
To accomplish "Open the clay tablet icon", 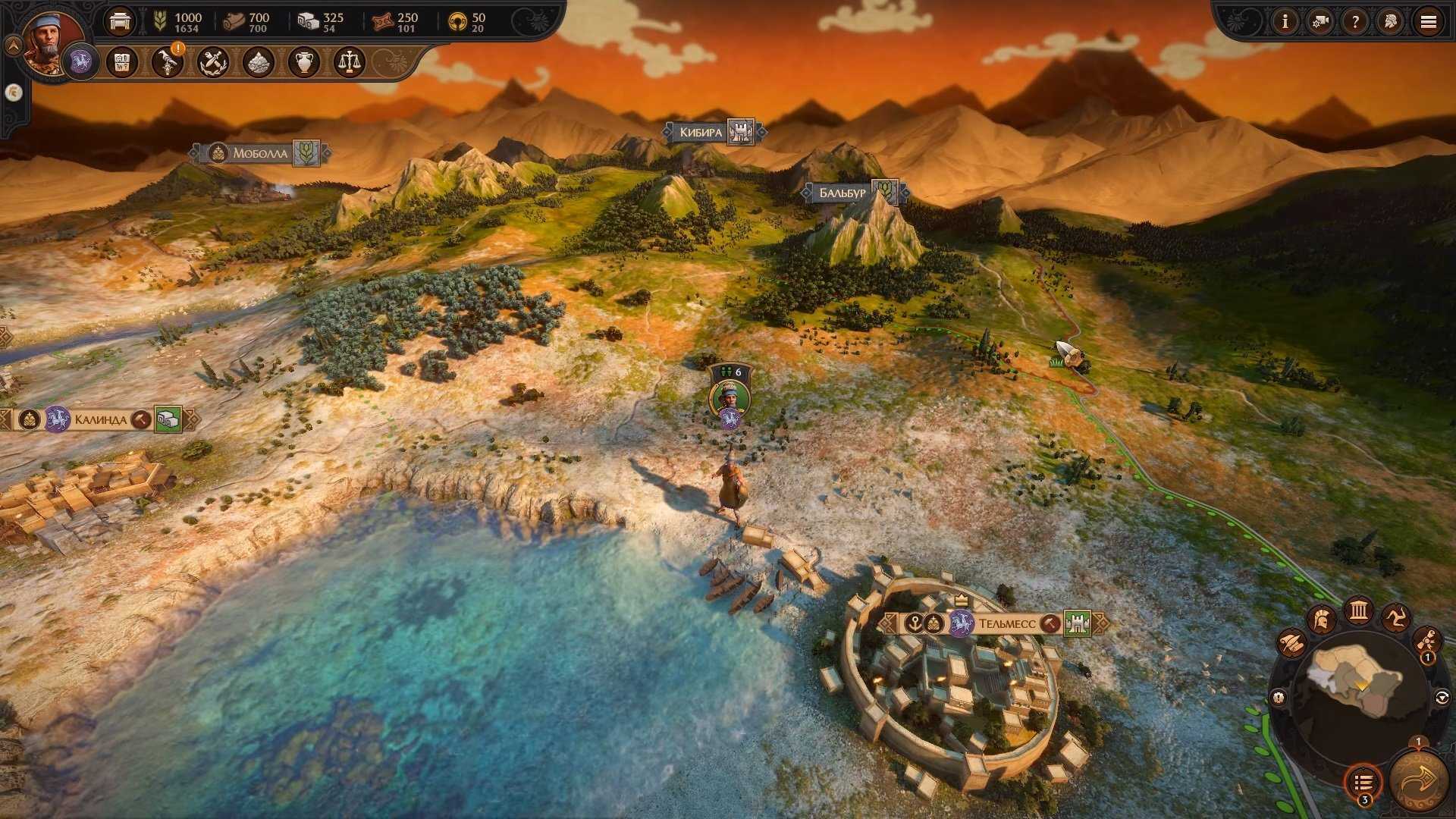I will (122, 62).
